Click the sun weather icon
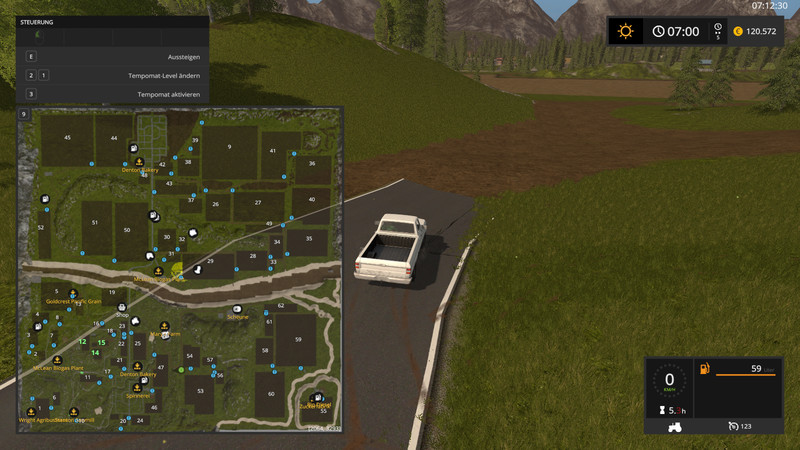This screenshot has width=800, height=450. coord(626,31)
